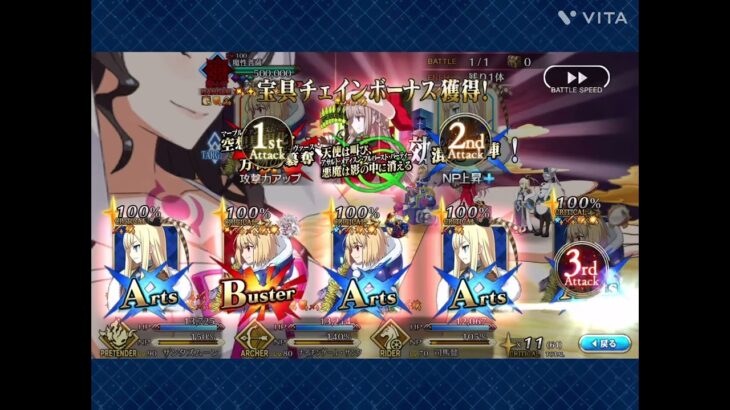Hit the blue 戻る back button

[605, 342]
